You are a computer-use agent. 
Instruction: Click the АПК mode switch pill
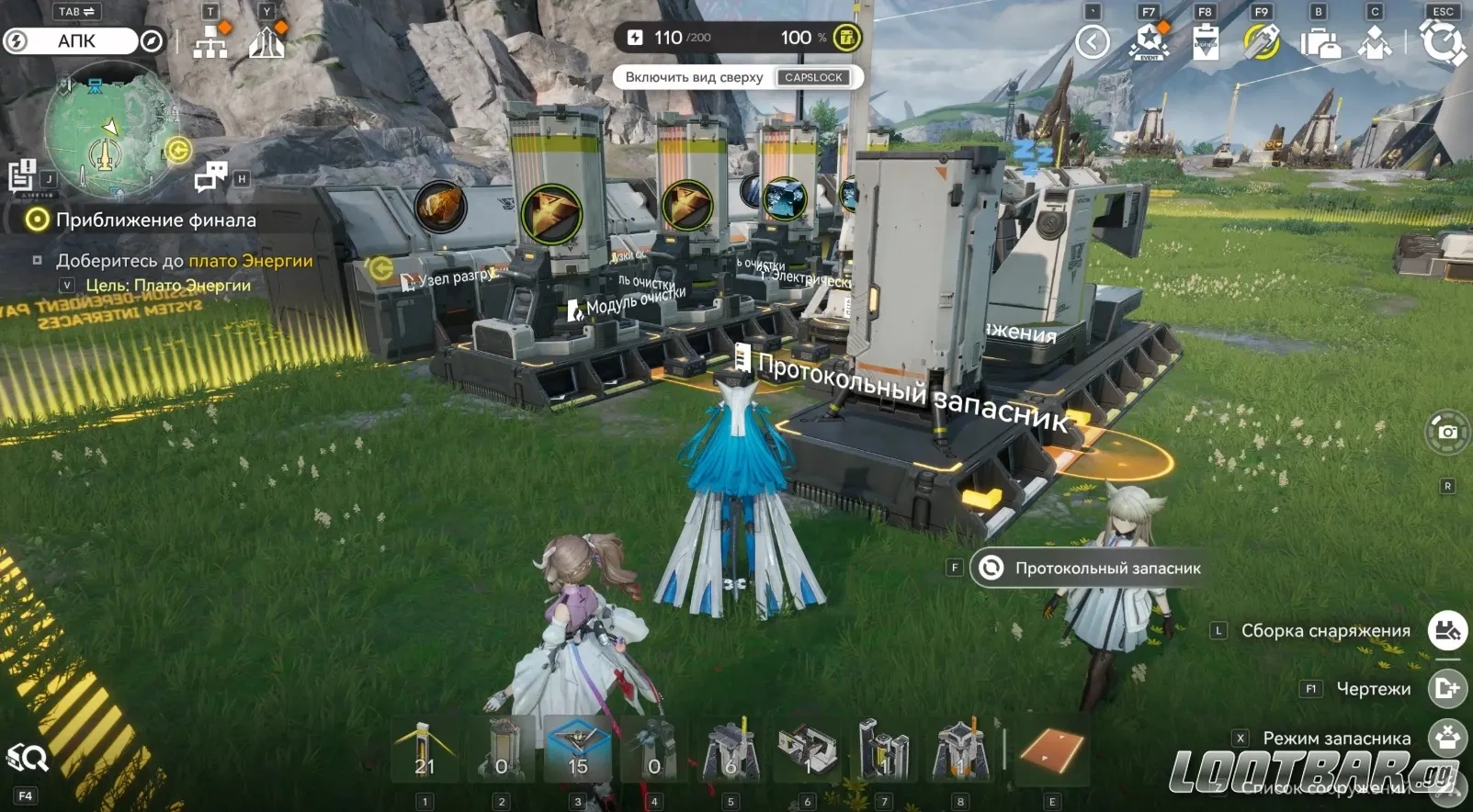tap(76, 41)
